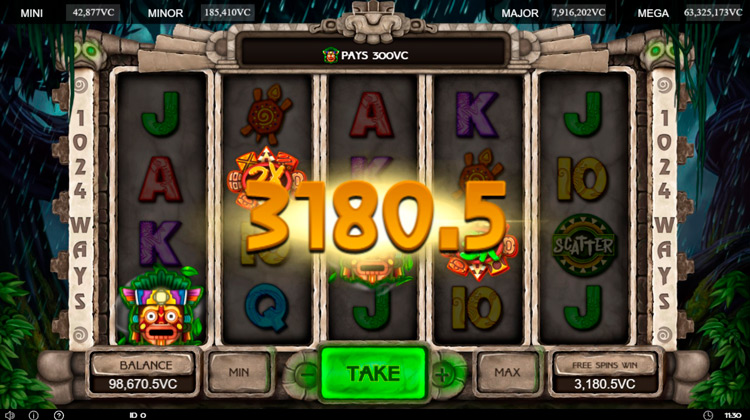Open the game info icon
The image size is (750, 420).
[x=34, y=413]
